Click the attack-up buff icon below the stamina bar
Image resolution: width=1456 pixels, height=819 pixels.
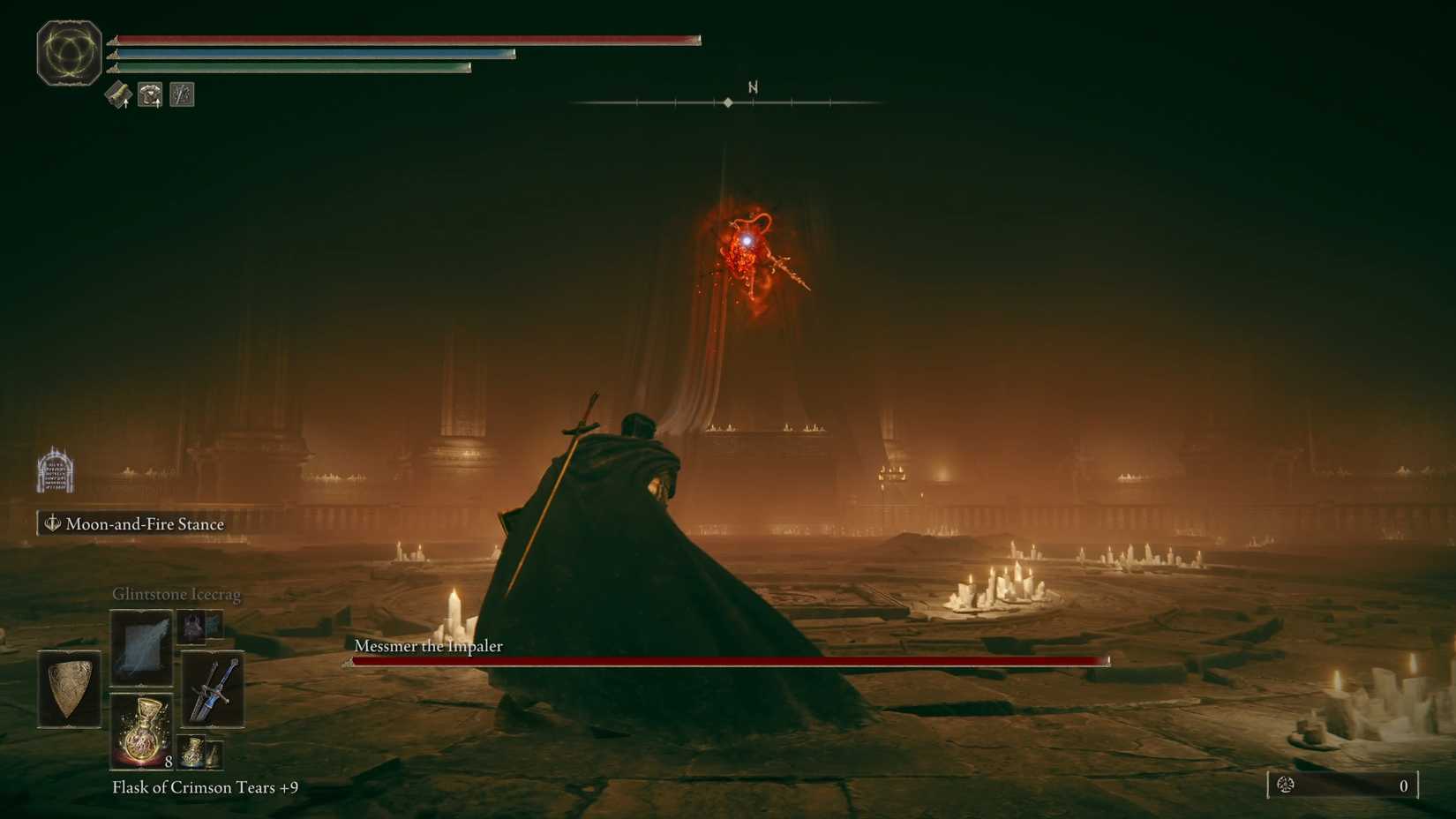(117, 94)
